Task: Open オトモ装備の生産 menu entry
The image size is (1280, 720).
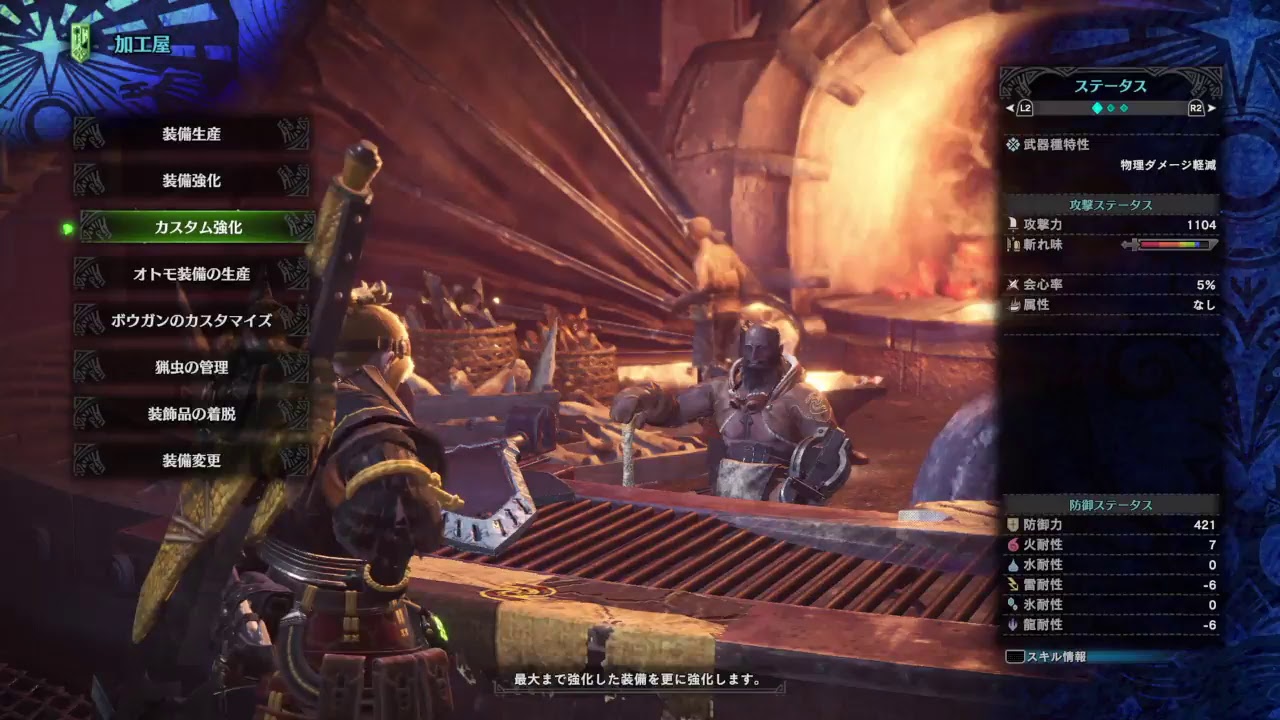Action: point(191,274)
